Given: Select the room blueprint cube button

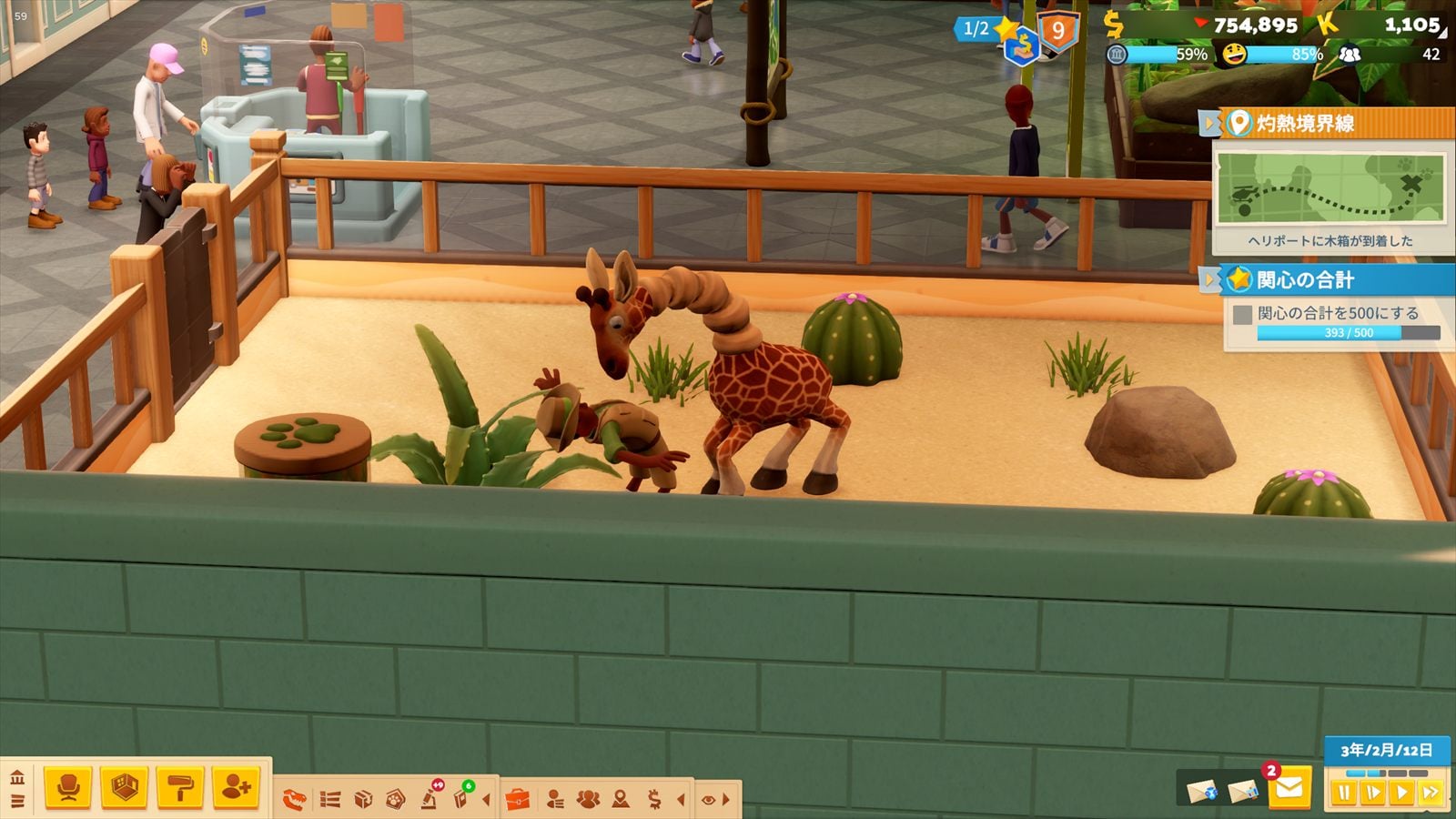Looking at the screenshot, I should click(x=124, y=787).
